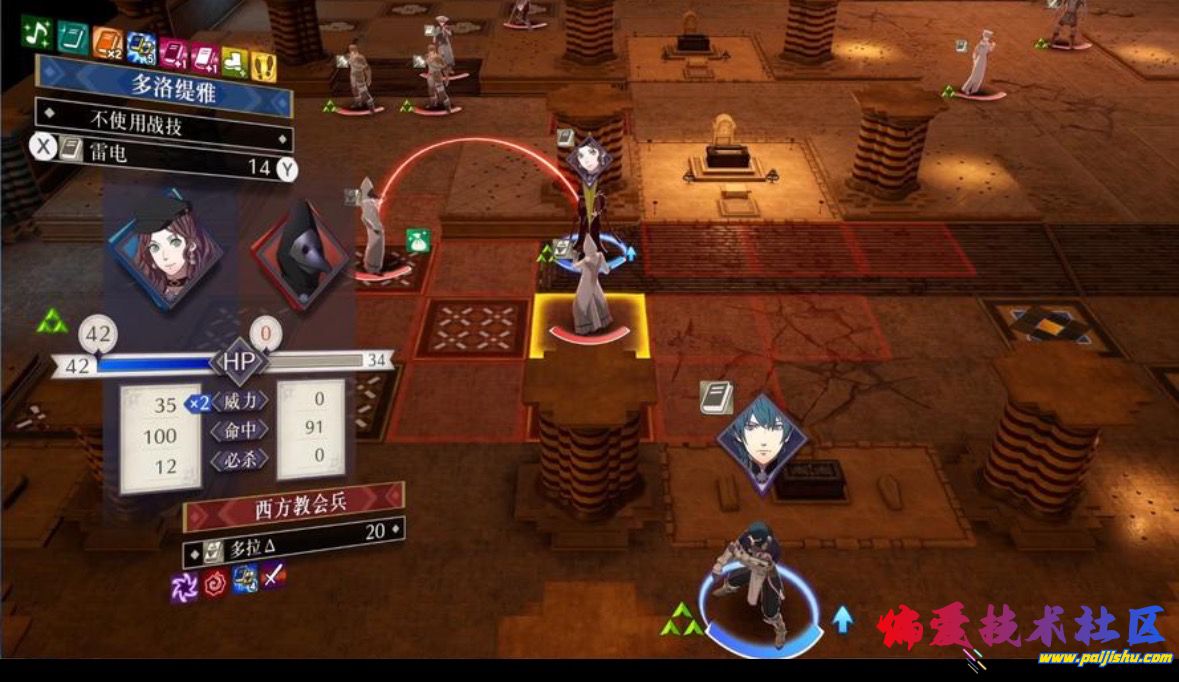This screenshot has height=682, width=1179.
Task: Open the 不使用战技 combat art selector
Action: pyautogui.click(x=163, y=124)
